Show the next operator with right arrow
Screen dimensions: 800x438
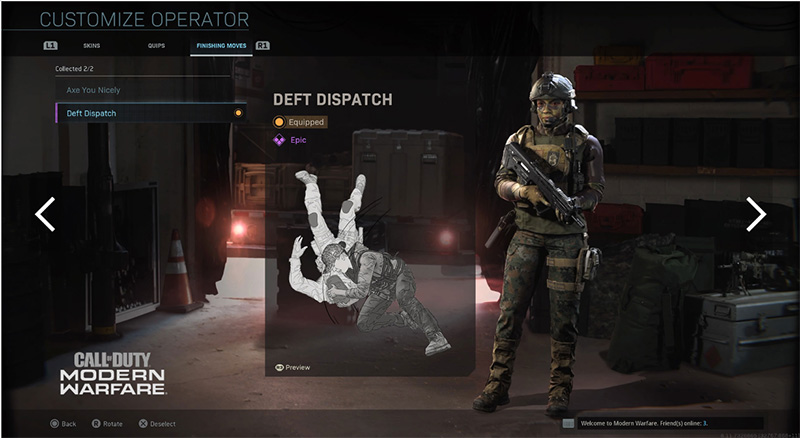756,213
